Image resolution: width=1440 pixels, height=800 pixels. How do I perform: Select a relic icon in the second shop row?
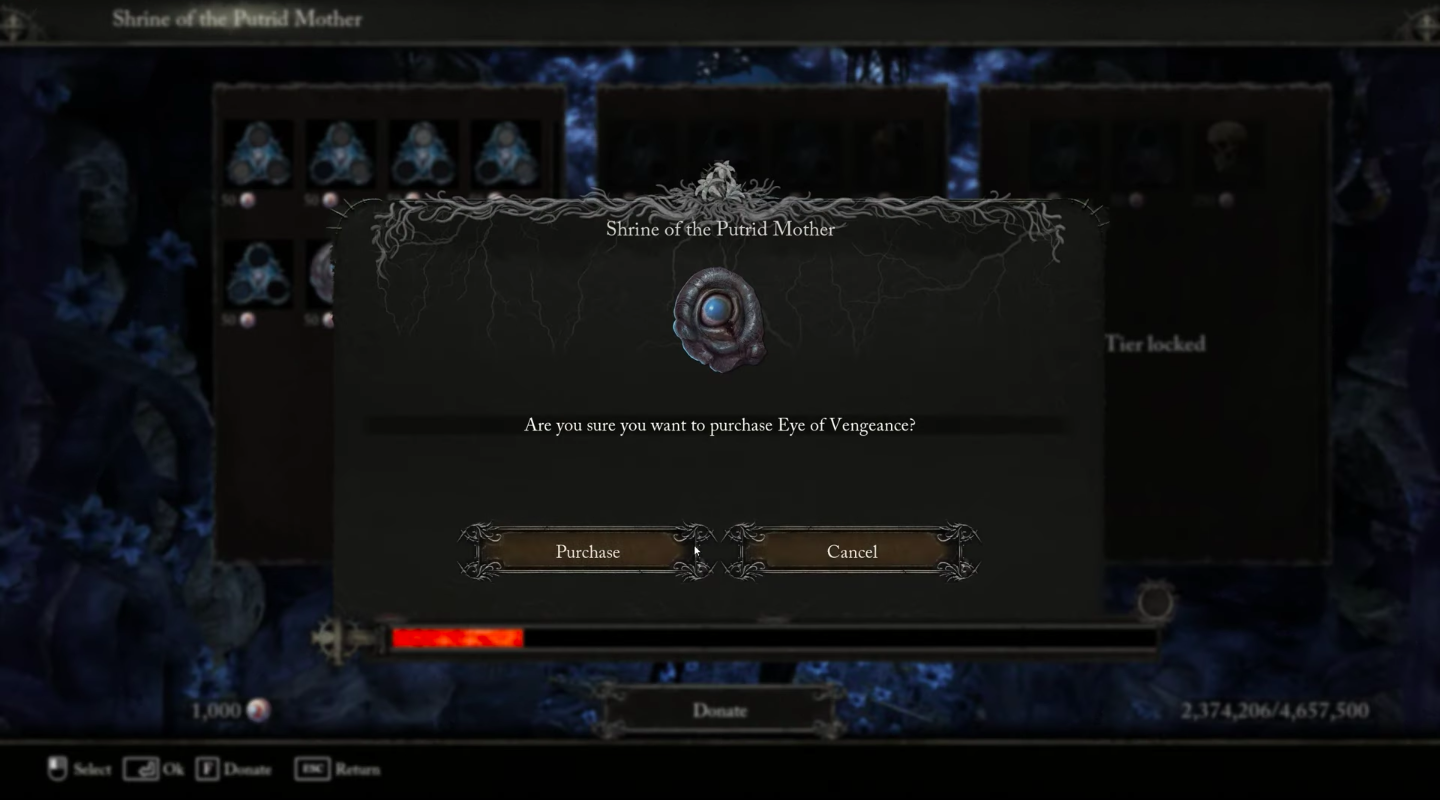point(258,275)
